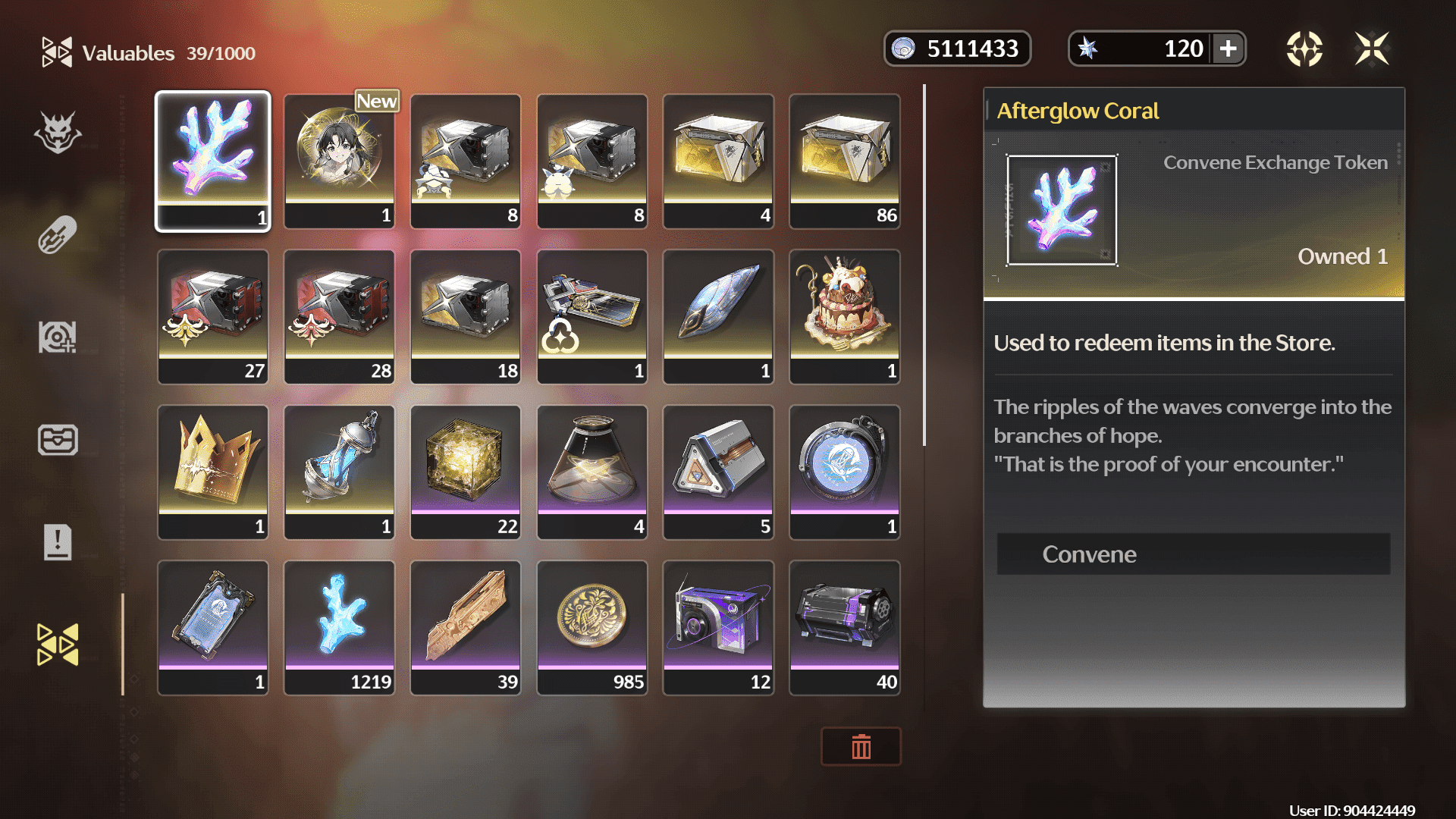
Task: Select the golden supply crate stack of 86
Action: [845, 161]
